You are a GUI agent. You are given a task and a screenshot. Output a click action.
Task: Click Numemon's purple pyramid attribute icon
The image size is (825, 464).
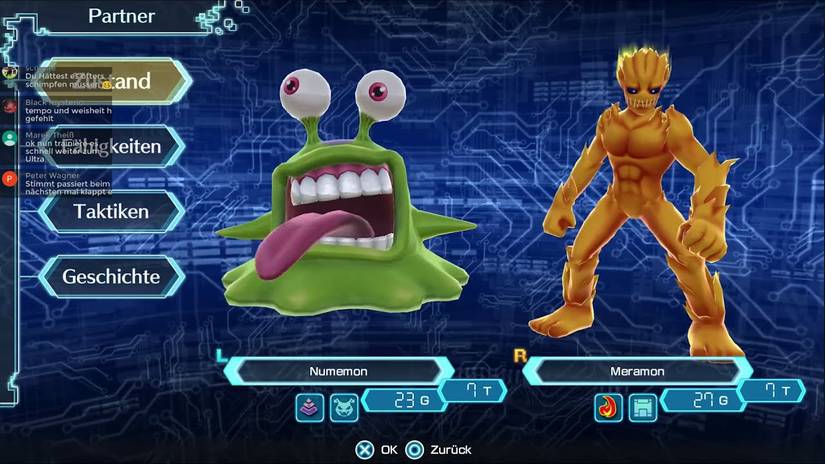[x=310, y=406]
